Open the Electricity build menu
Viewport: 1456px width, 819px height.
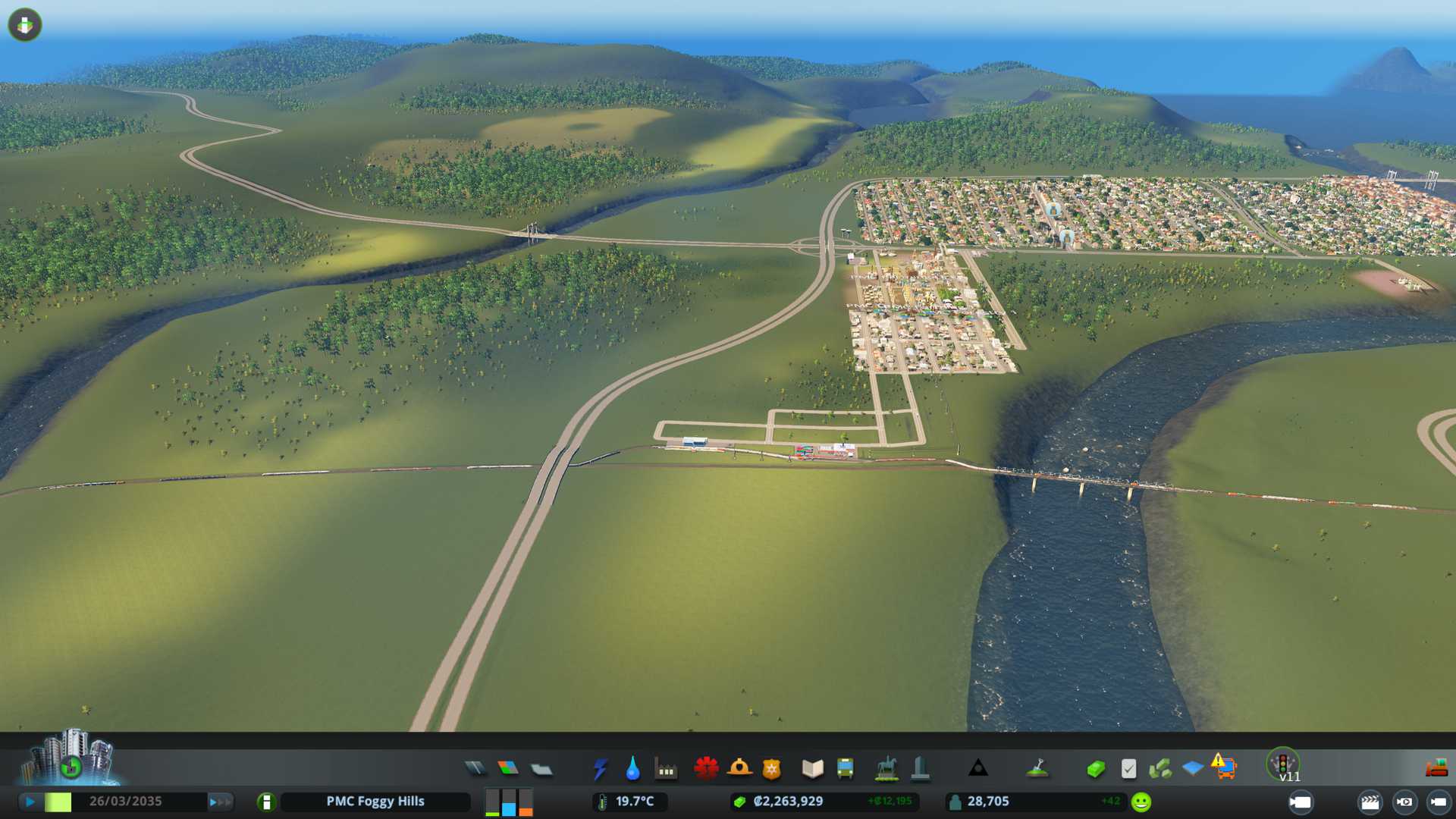(601, 769)
